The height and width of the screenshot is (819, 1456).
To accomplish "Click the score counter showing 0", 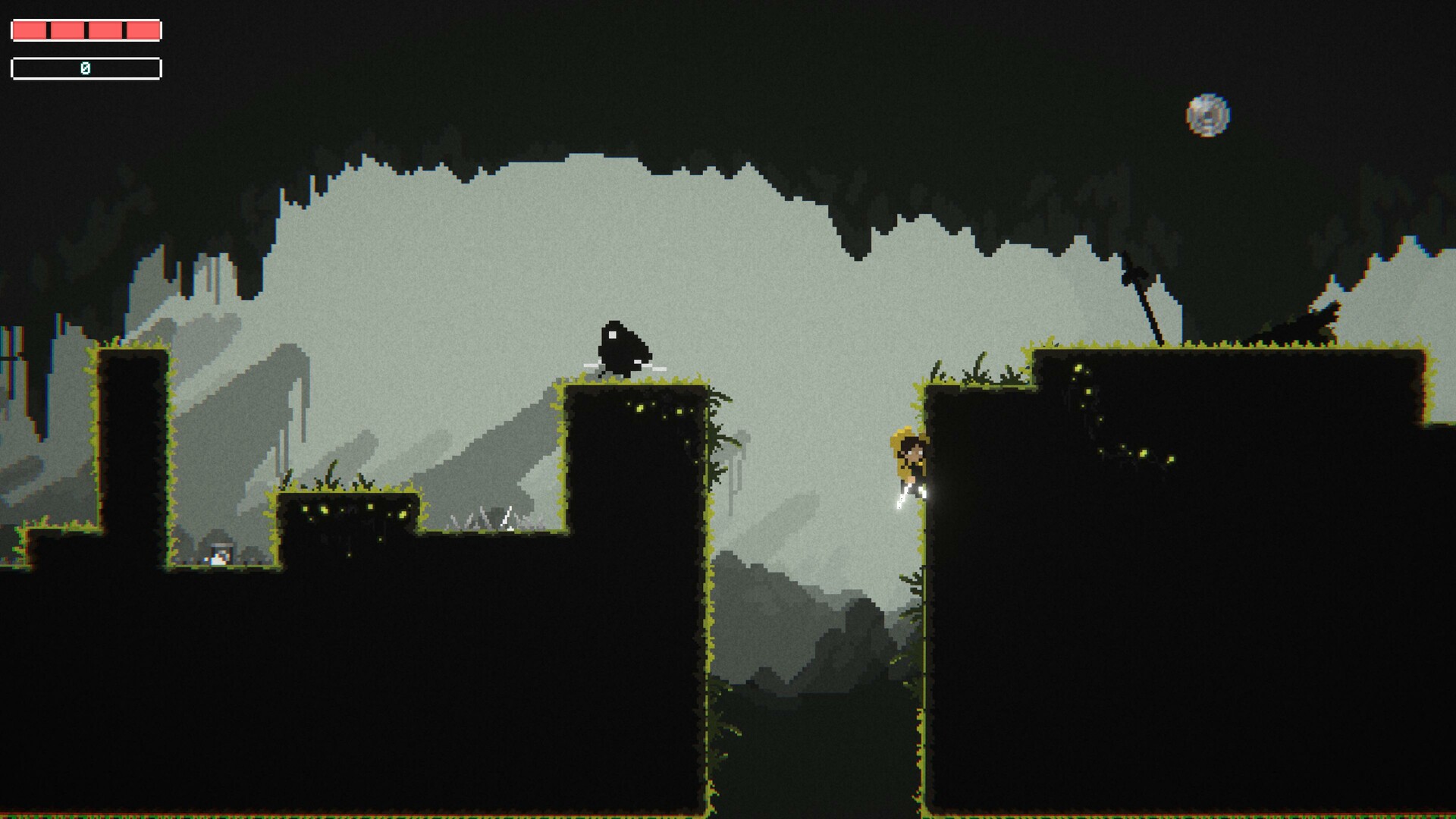I will click(x=86, y=67).
